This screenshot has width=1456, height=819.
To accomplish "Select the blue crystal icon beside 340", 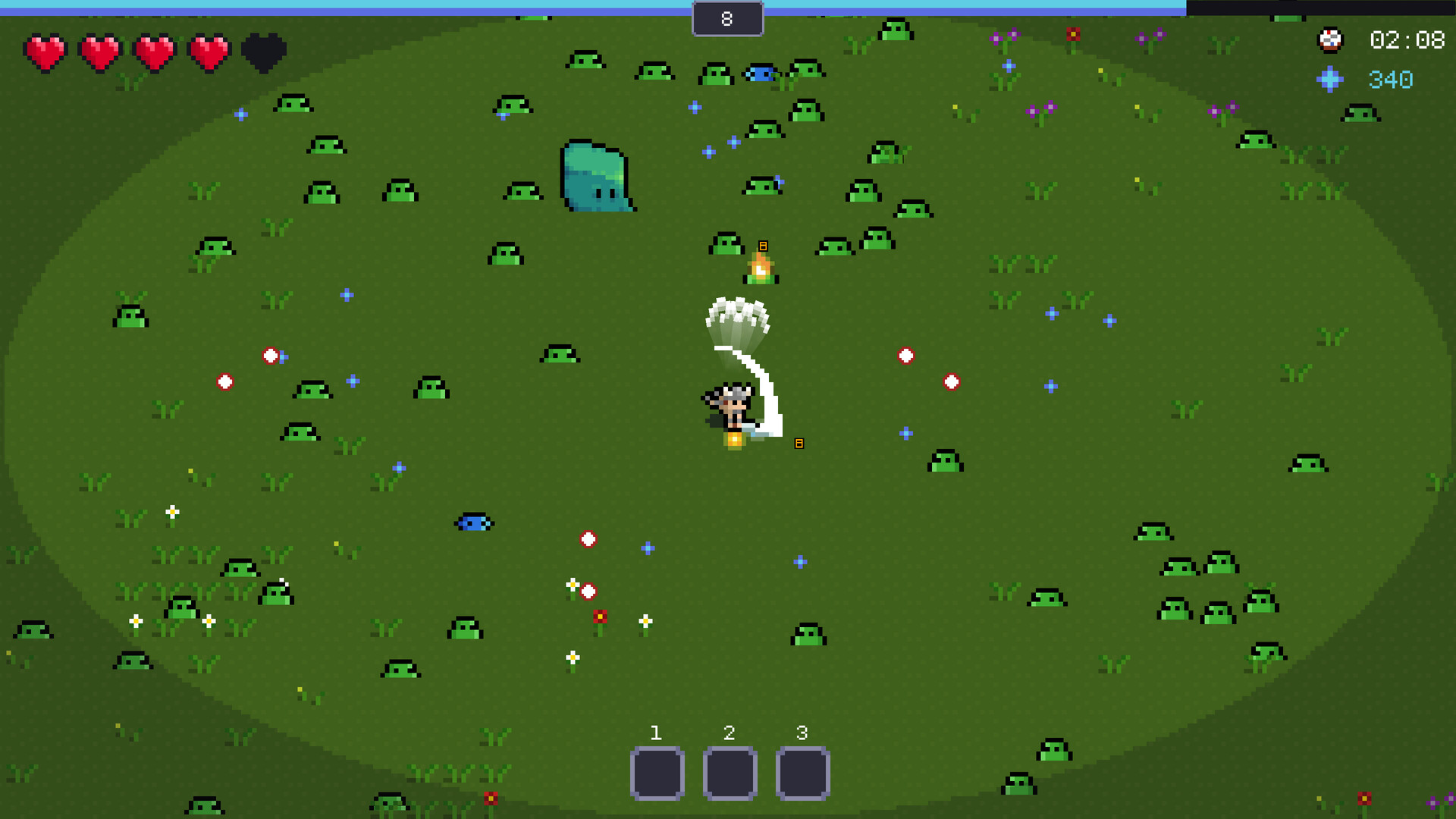I will point(1329,78).
